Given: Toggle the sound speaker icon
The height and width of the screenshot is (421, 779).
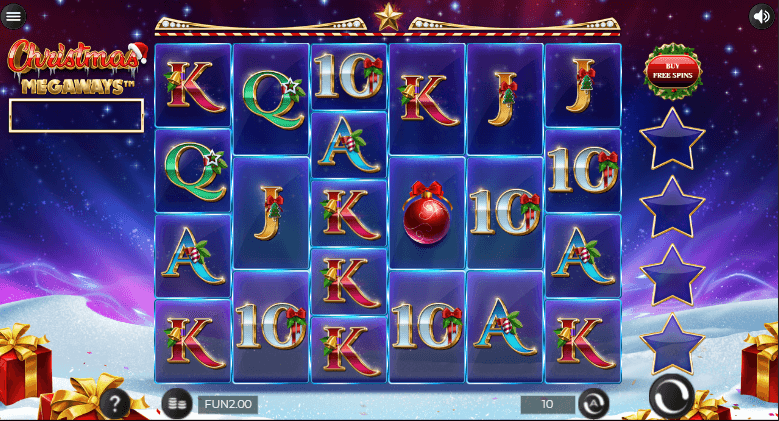Looking at the screenshot, I should [762, 16].
